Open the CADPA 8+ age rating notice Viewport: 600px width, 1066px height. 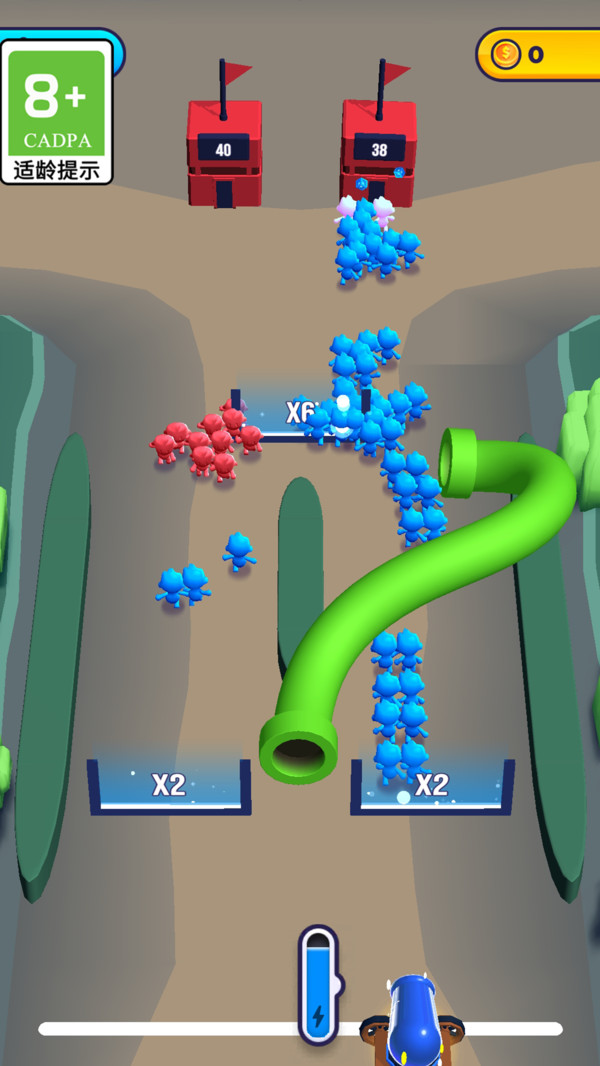click(57, 111)
